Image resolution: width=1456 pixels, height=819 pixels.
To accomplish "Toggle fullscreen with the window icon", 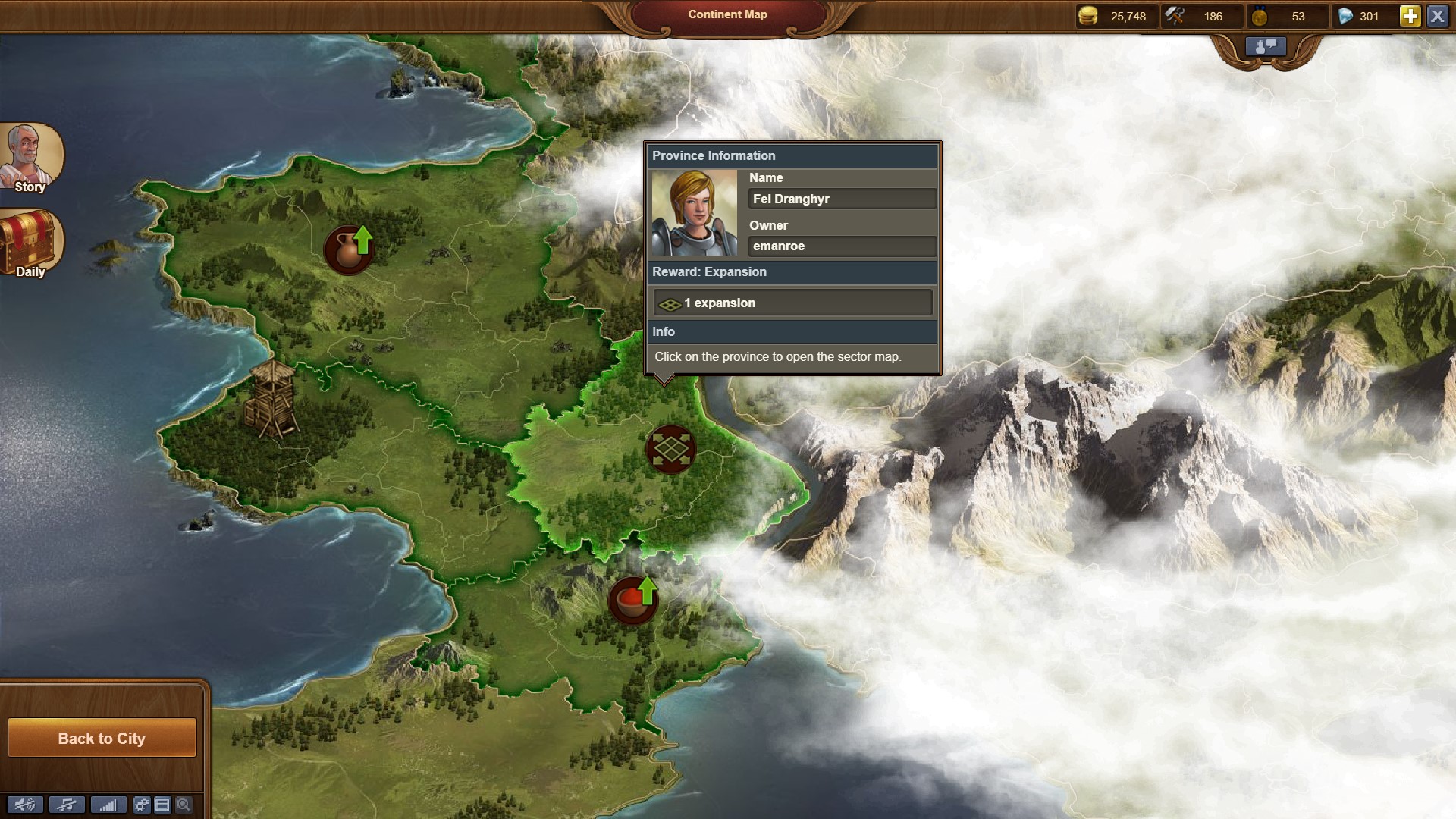I will click(162, 805).
